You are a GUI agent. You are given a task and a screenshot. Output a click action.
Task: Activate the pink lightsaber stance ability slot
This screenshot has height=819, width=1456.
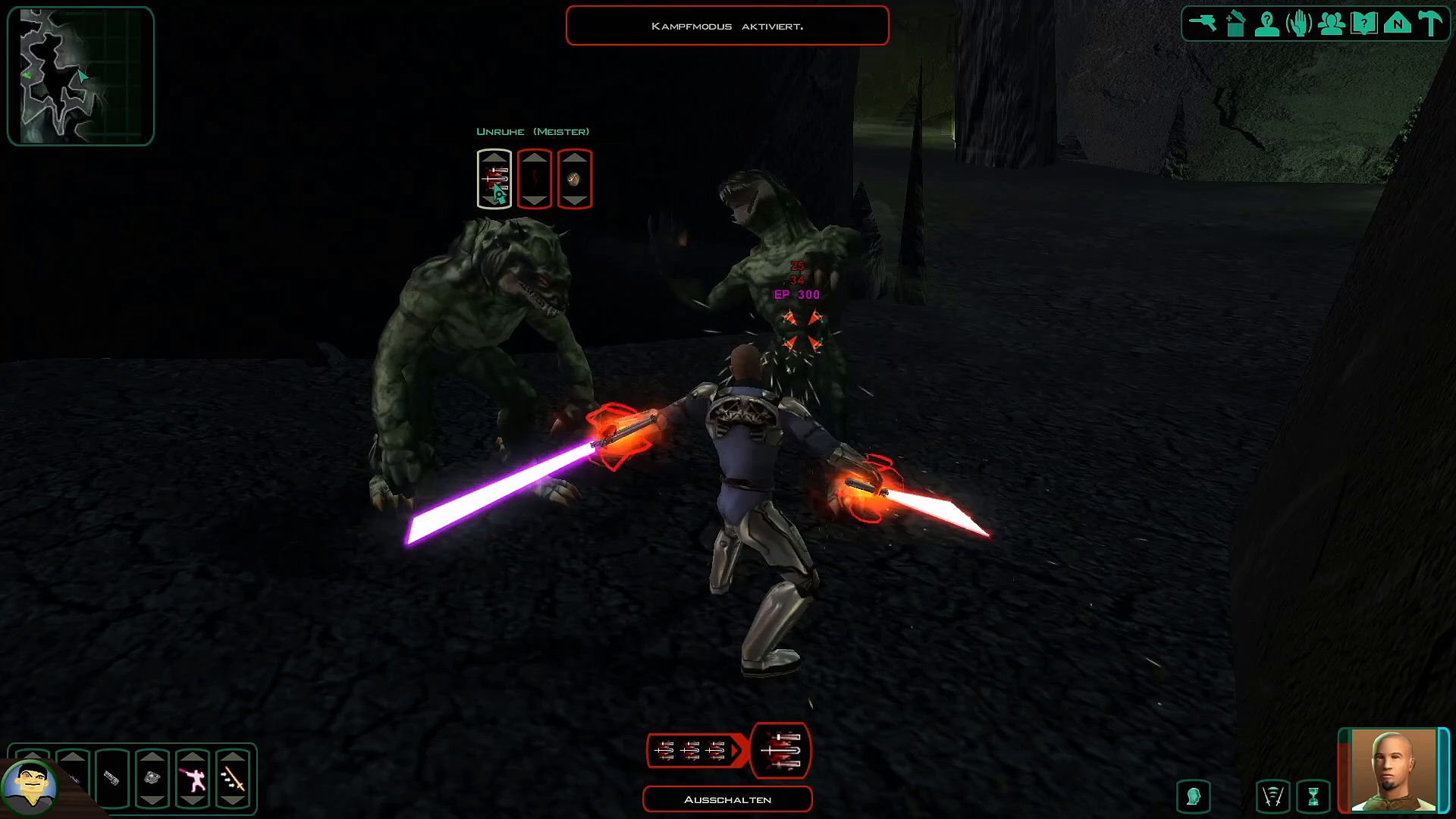point(193,779)
